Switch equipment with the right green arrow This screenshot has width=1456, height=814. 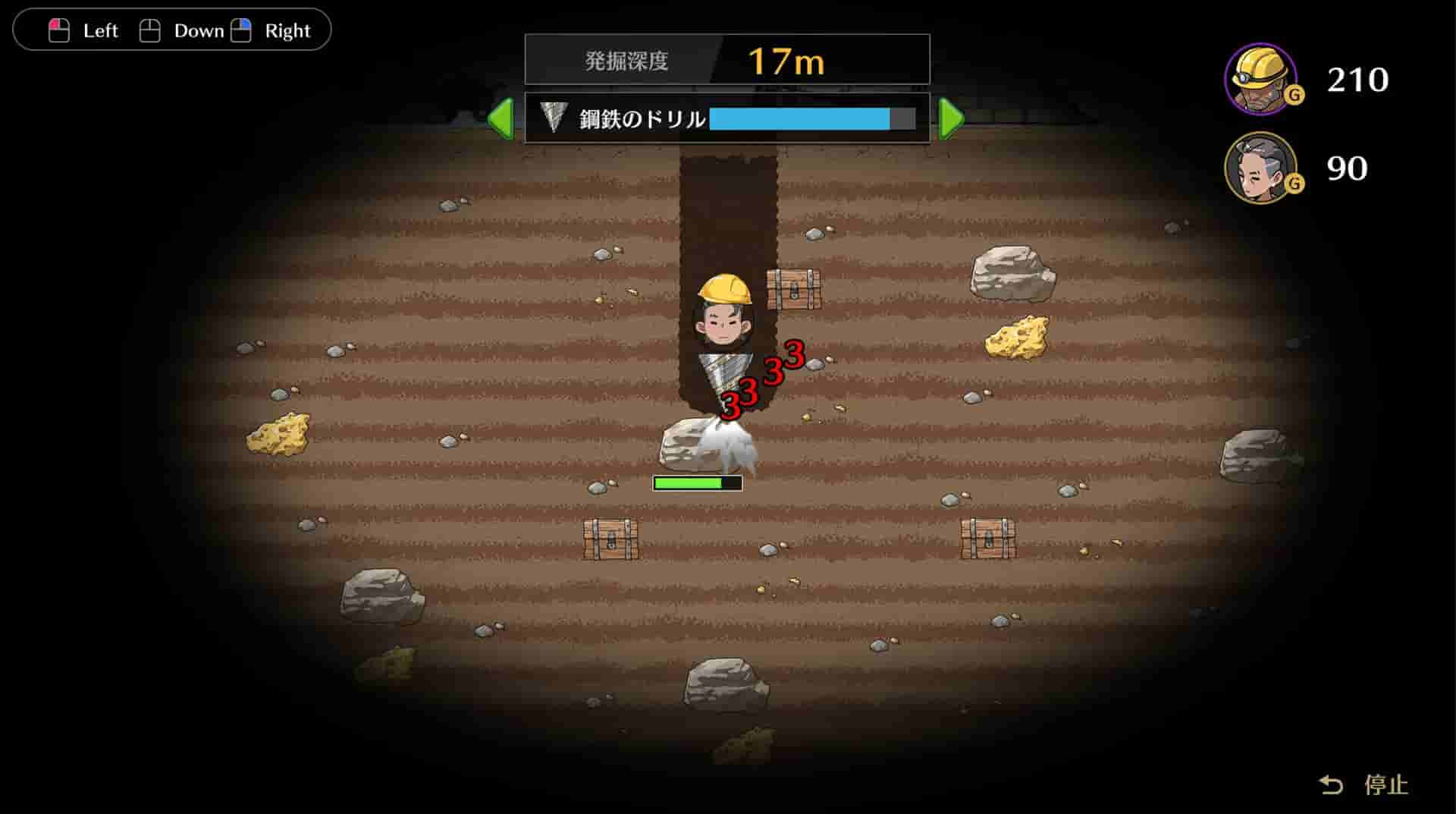click(950, 118)
